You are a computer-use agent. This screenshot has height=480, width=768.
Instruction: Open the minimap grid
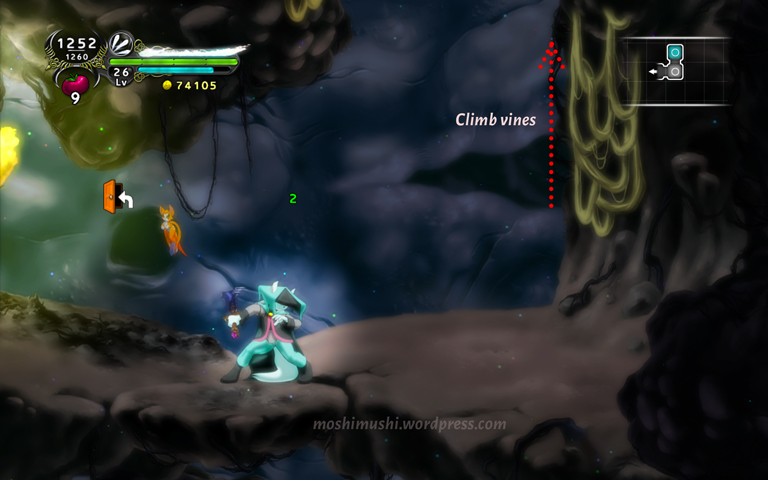pos(675,71)
